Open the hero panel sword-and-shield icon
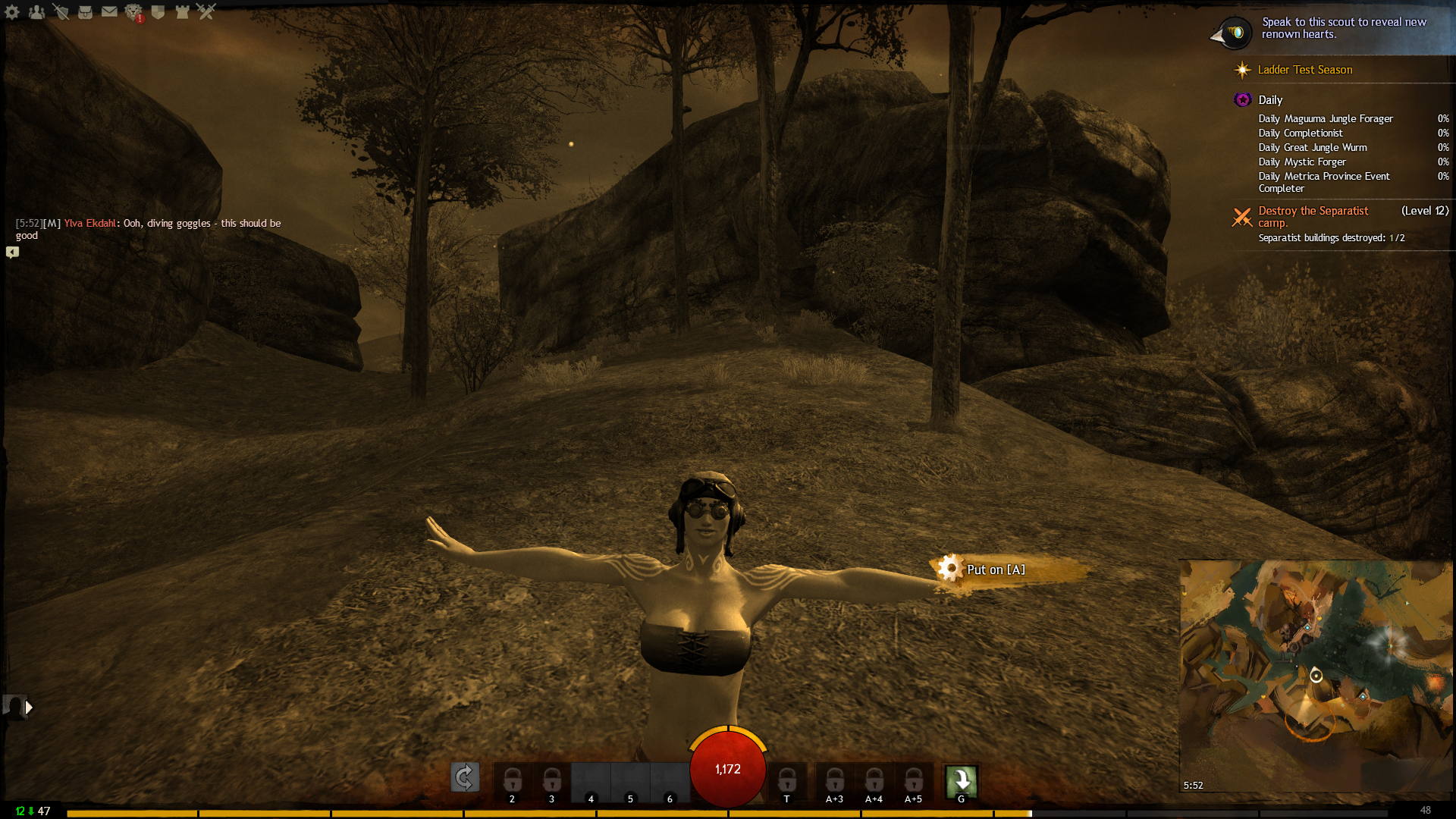 (61, 11)
